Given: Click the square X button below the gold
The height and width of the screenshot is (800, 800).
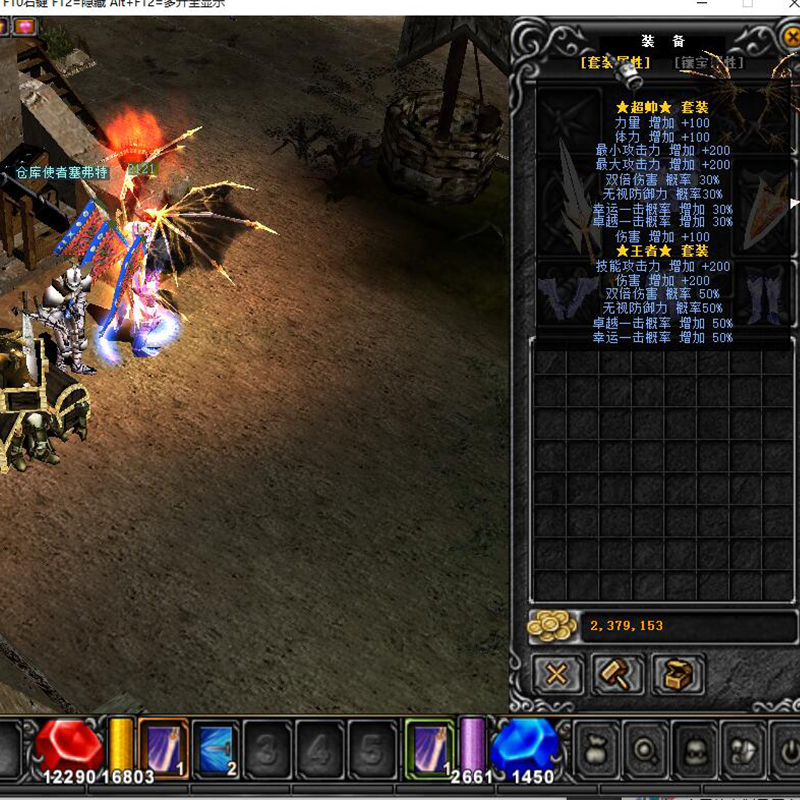Looking at the screenshot, I should coord(556,675).
